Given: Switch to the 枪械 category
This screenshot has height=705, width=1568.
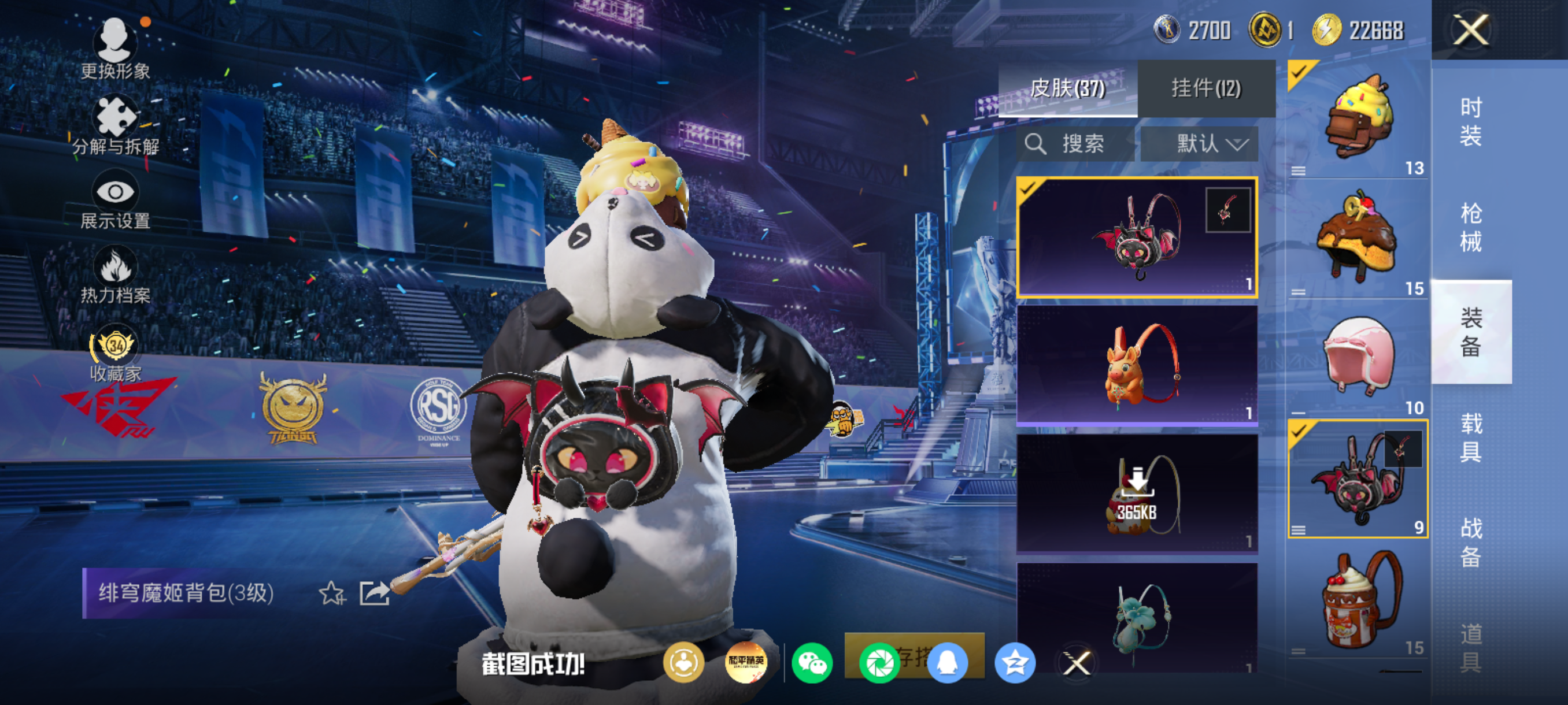Looking at the screenshot, I should click(x=1471, y=228).
